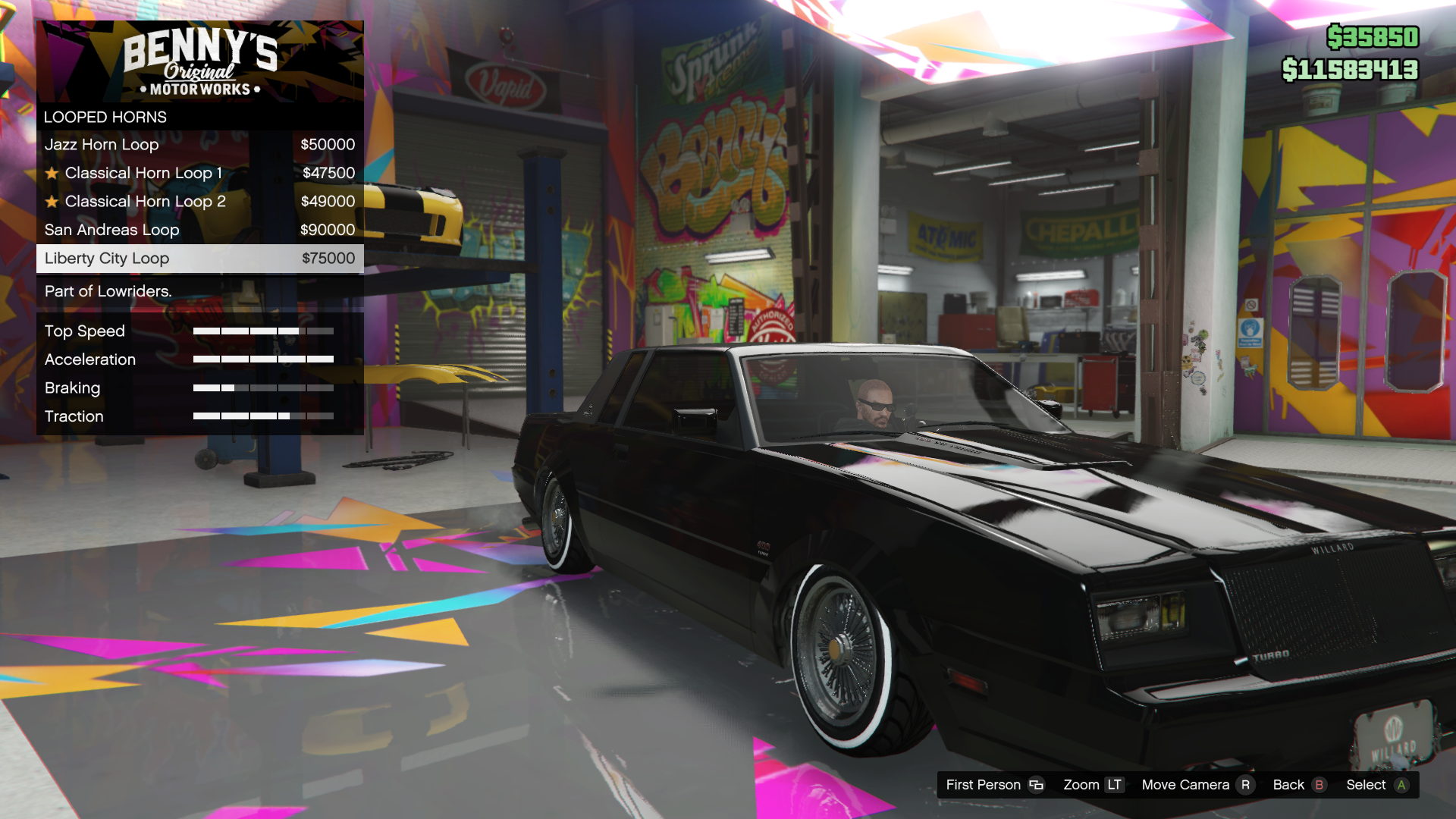Image resolution: width=1456 pixels, height=819 pixels.
Task: Click the Top Speed stat bar
Action: pyautogui.click(x=264, y=331)
